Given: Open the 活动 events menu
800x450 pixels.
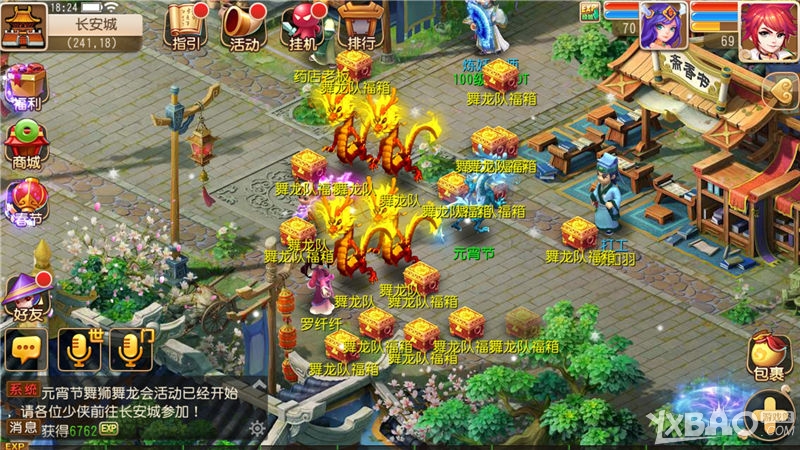Looking at the screenshot, I should click(x=243, y=25).
